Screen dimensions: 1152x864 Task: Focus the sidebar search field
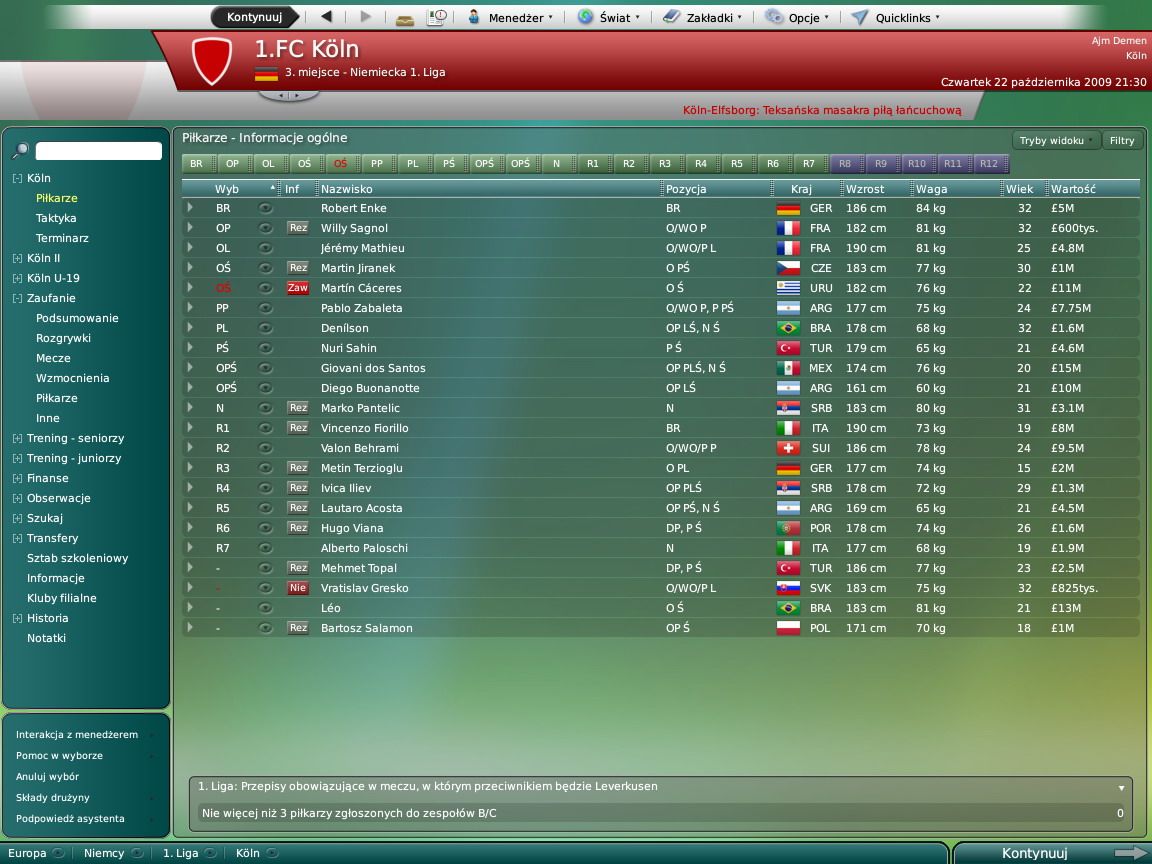tap(98, 151)
